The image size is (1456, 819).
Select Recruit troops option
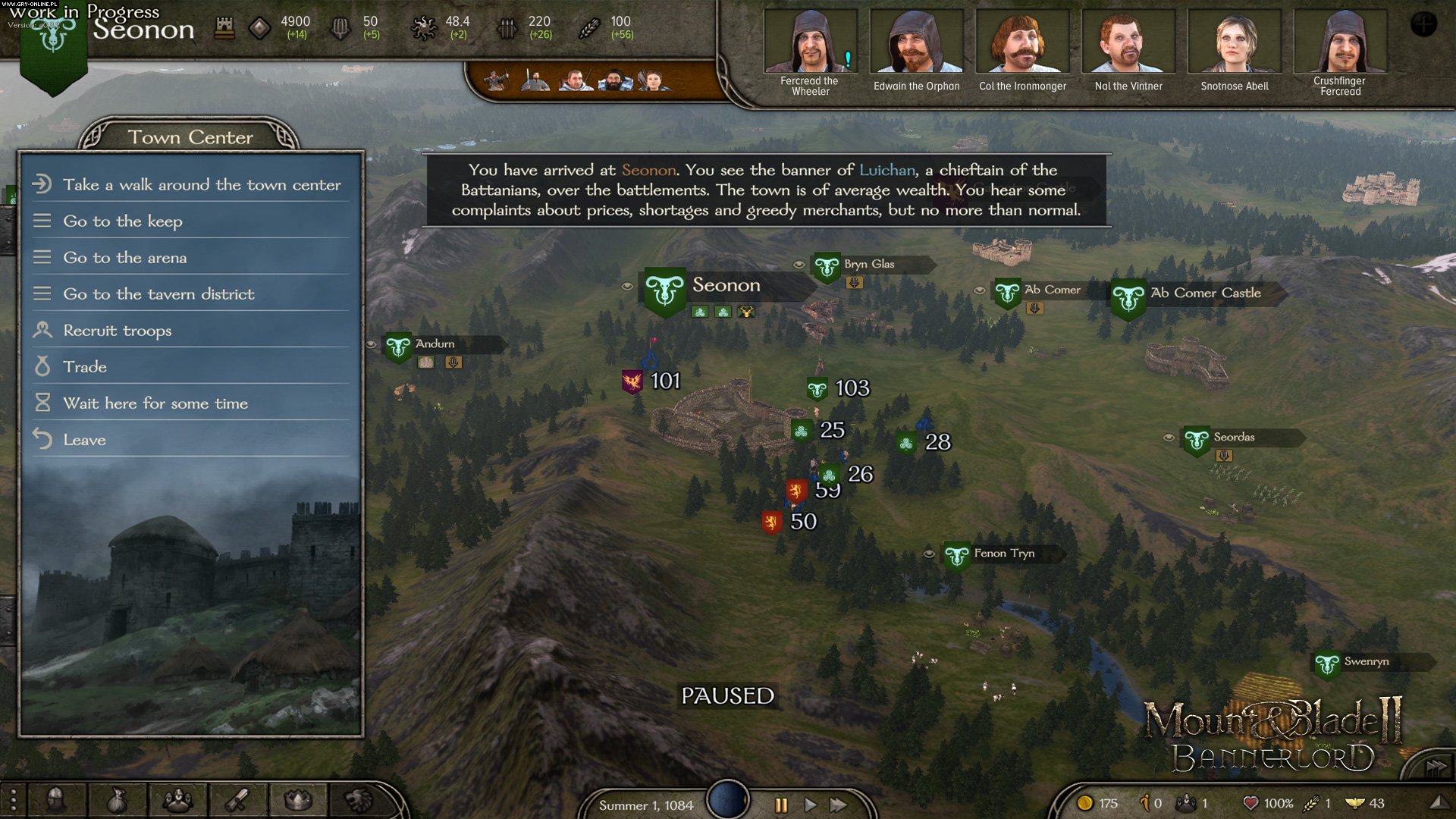pos(117,330)
